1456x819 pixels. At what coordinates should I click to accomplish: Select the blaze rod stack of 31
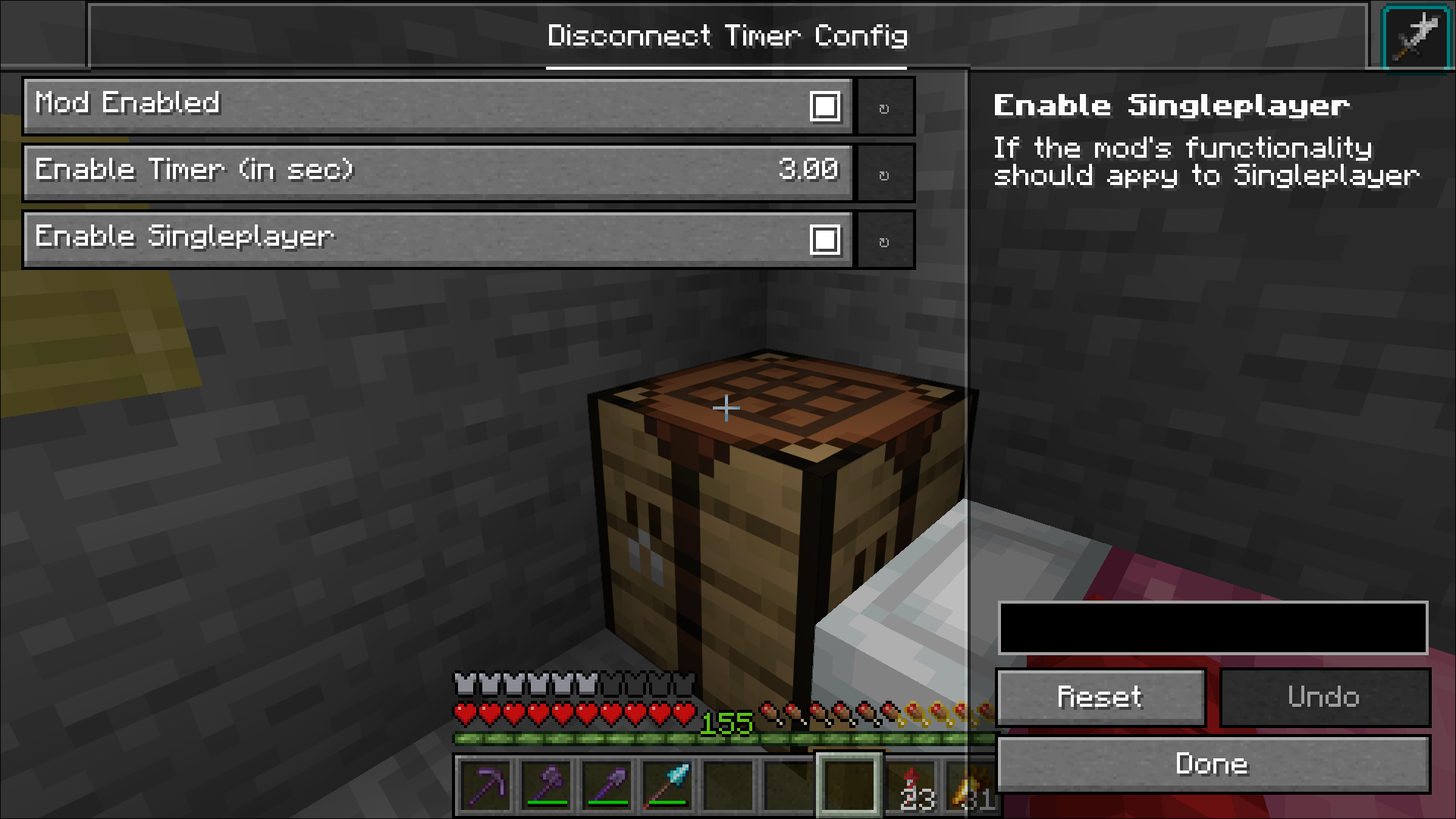click(x=971, y=786)
